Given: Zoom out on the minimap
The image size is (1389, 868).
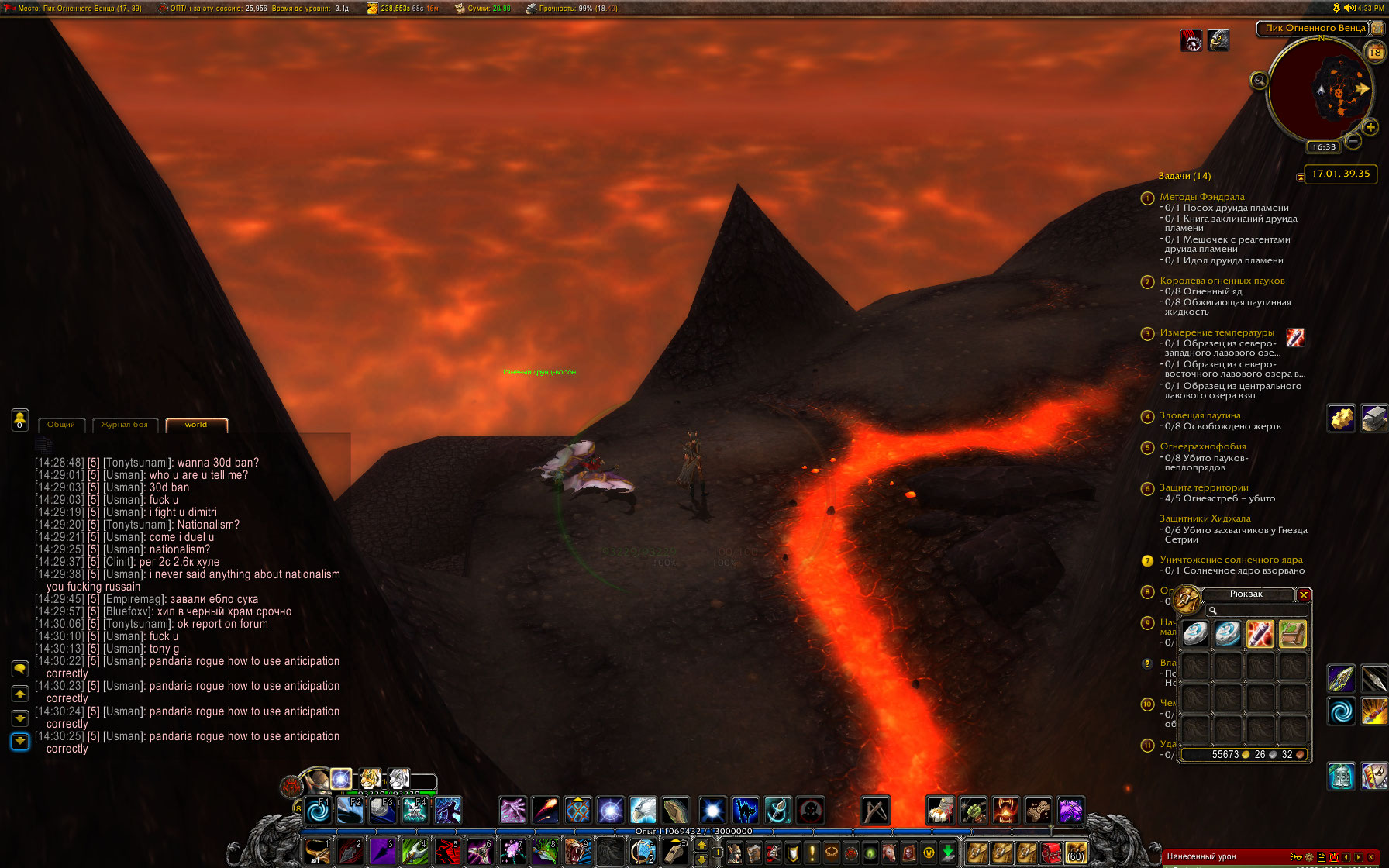Looking at the screenshot, I should point(1353,141).
